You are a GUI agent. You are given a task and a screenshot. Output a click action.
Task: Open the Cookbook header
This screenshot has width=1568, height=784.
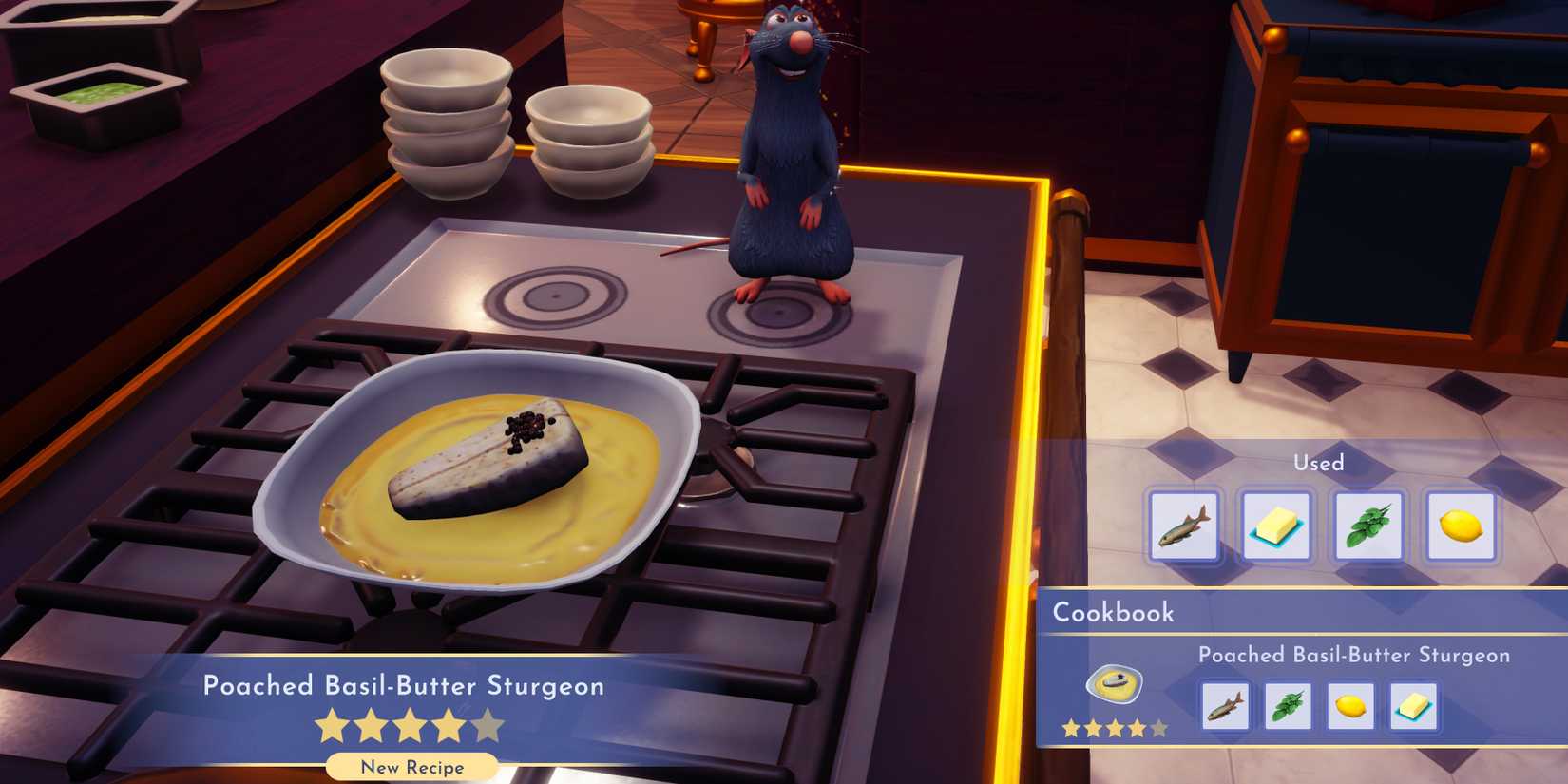tap(1114, 614)
